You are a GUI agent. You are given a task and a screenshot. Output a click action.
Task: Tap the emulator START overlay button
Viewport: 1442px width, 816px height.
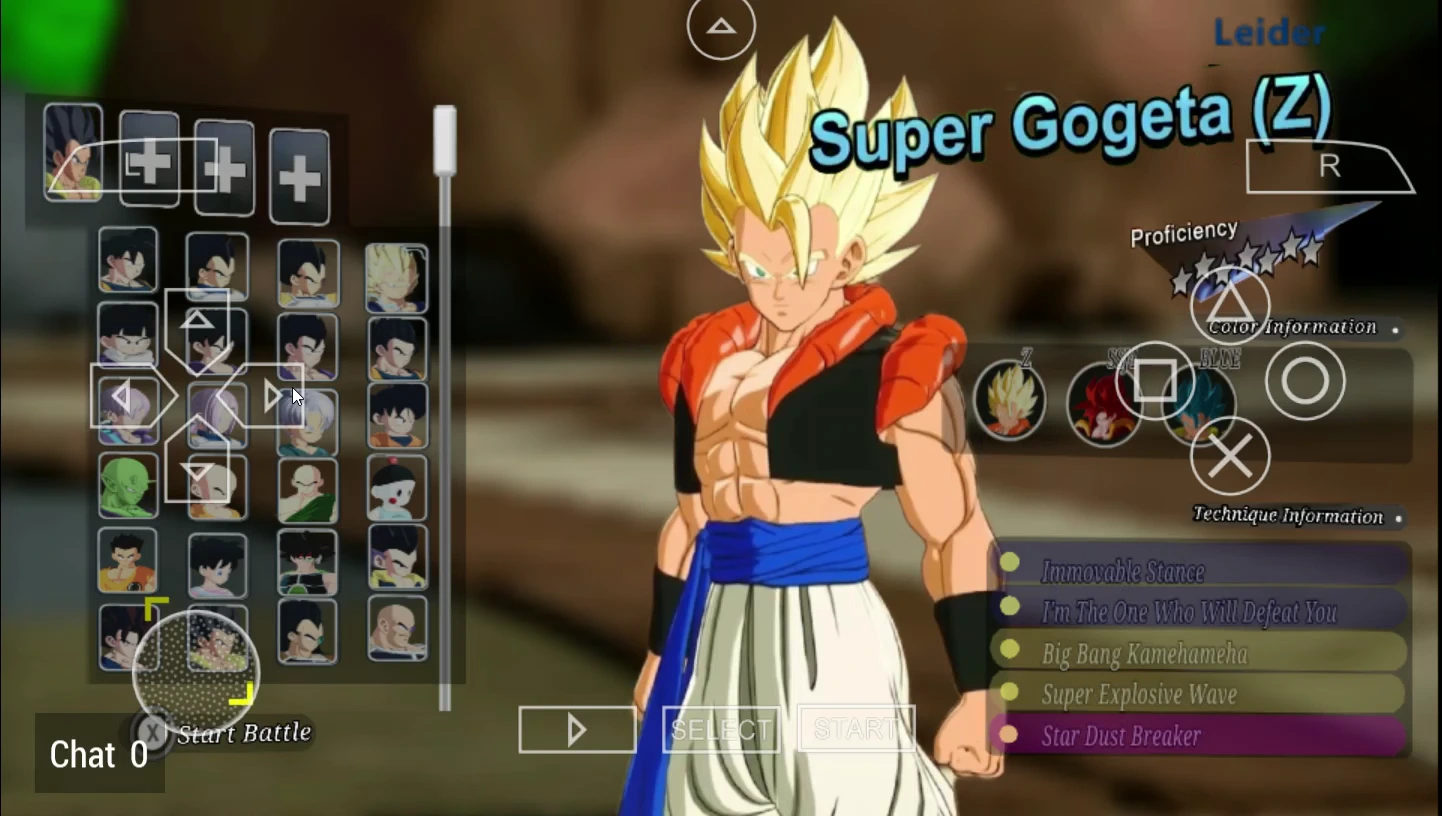coord(856,729)
